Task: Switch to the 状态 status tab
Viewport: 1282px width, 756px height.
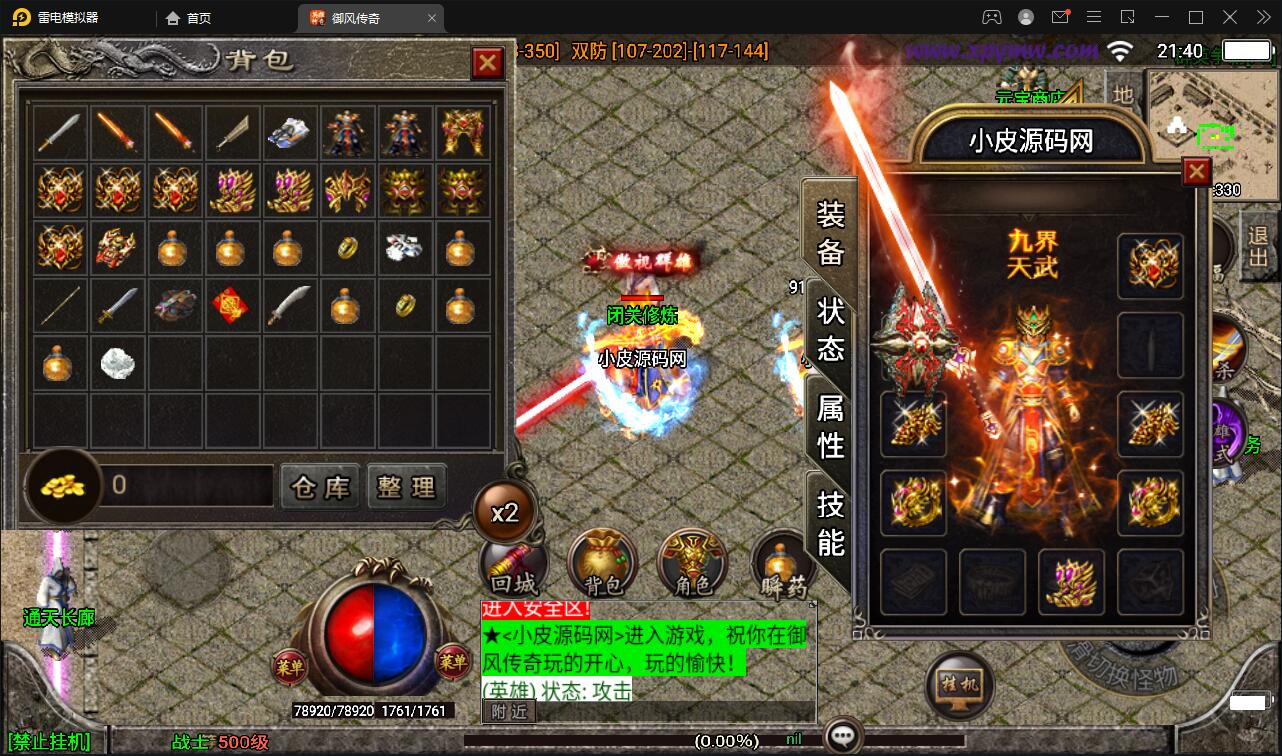Action: (x=830, y=330)
